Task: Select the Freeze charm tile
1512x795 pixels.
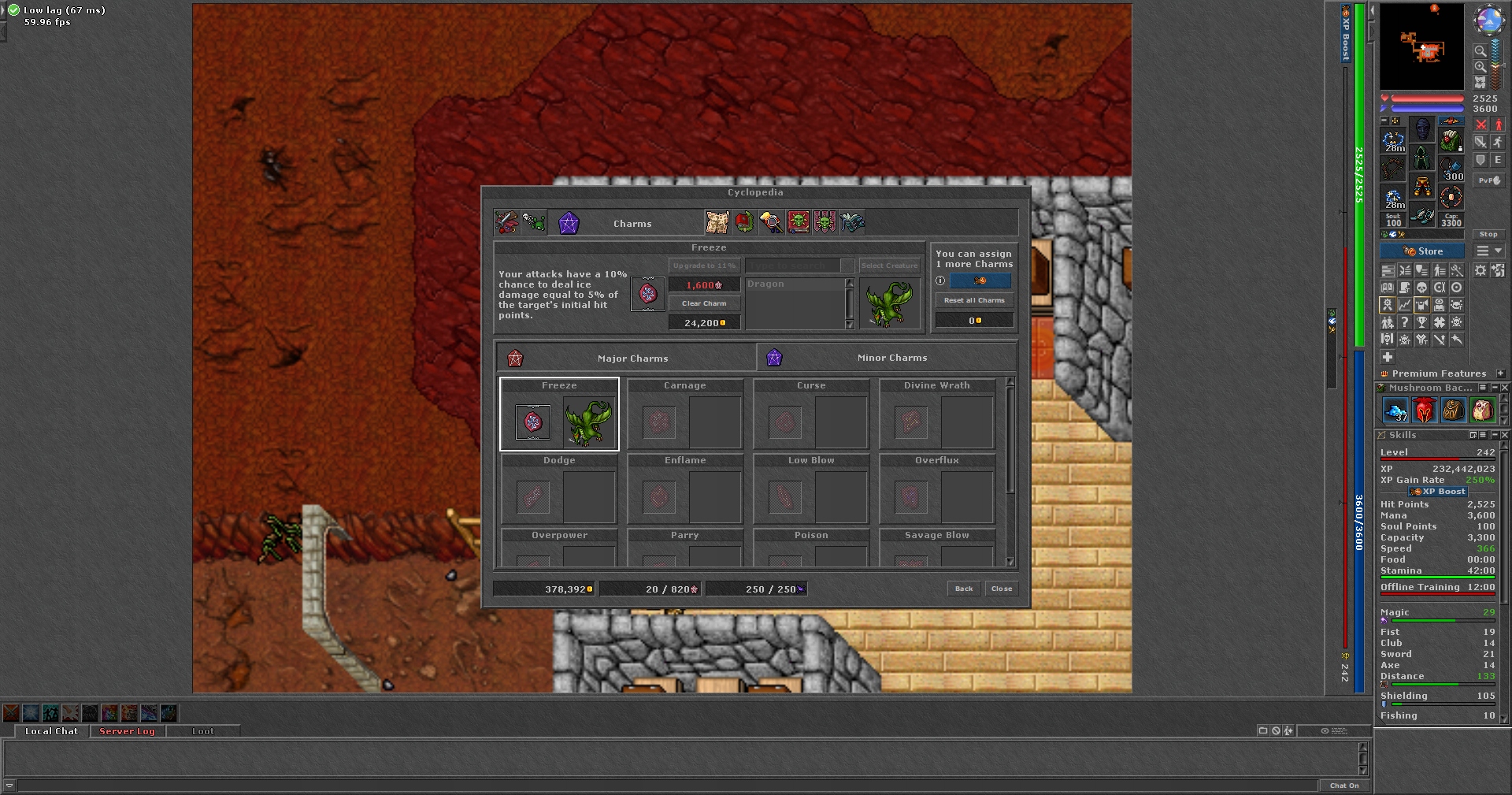Action: coord(559,414)
